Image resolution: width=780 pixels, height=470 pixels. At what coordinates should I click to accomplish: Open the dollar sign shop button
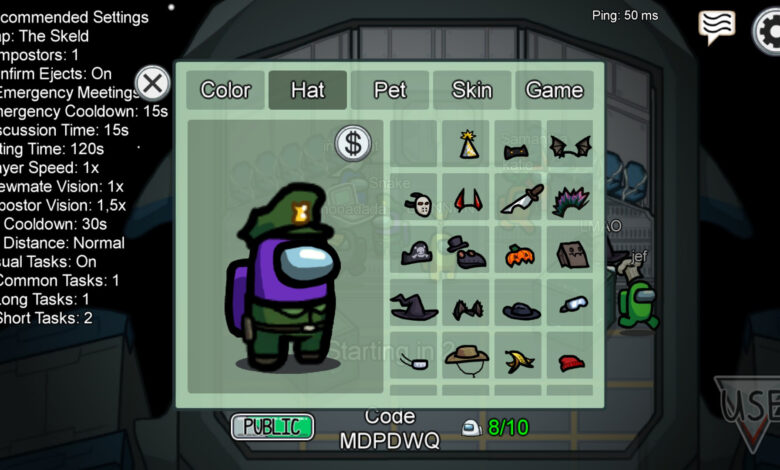[x=352, y=144]
